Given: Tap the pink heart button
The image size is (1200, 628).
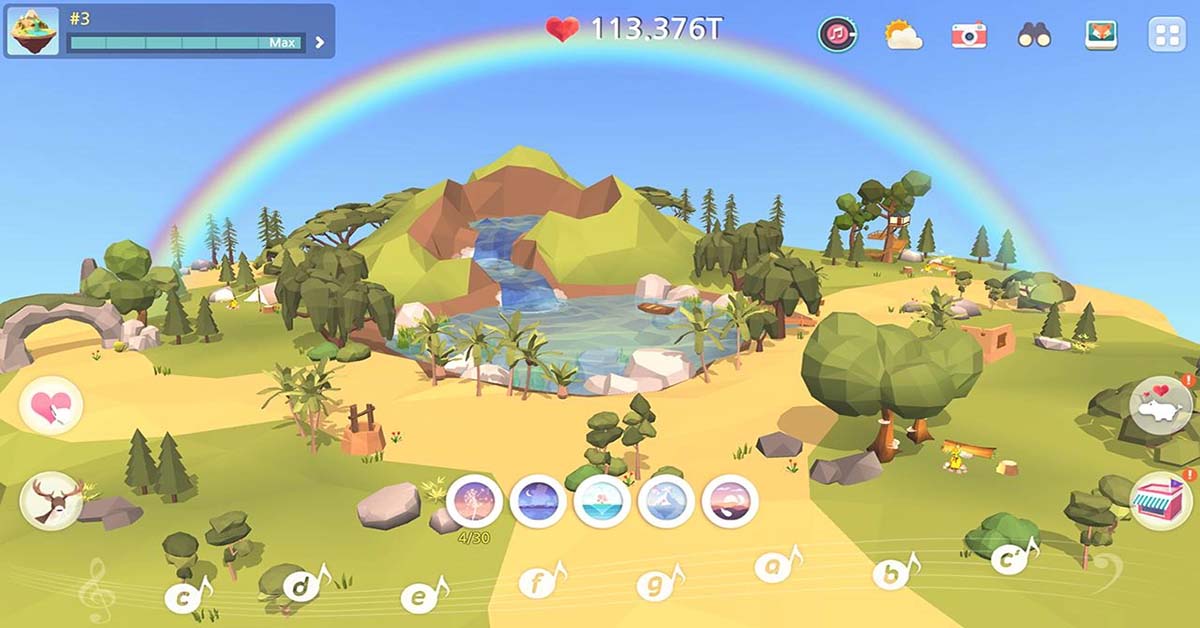Looking at the screenshot, I should pyautogui.click(x=51, y=406).
